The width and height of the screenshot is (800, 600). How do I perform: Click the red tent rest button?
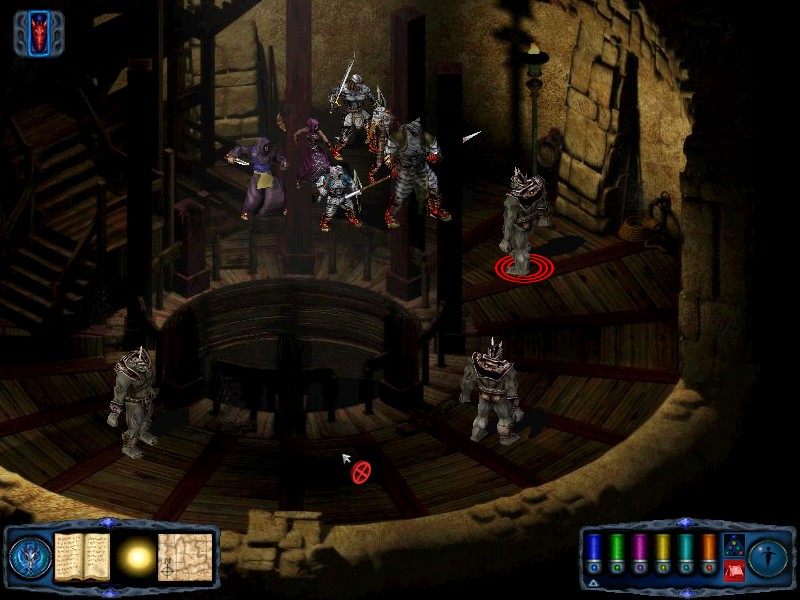point(733,571)
